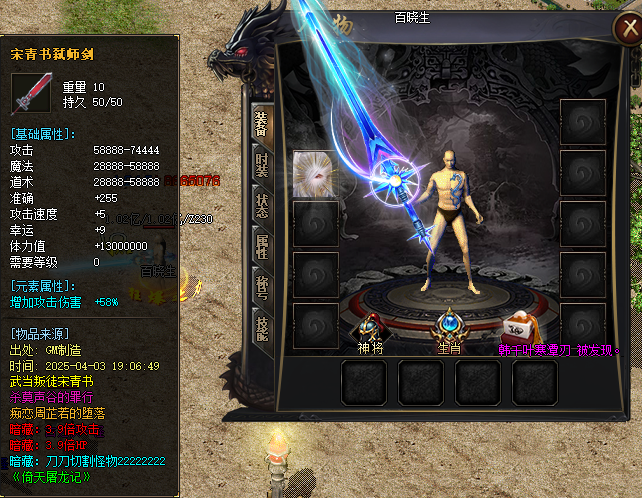Open the 神将 divine general icon
Viewport: 642px width, 498px height.
(x=370, y=326)
